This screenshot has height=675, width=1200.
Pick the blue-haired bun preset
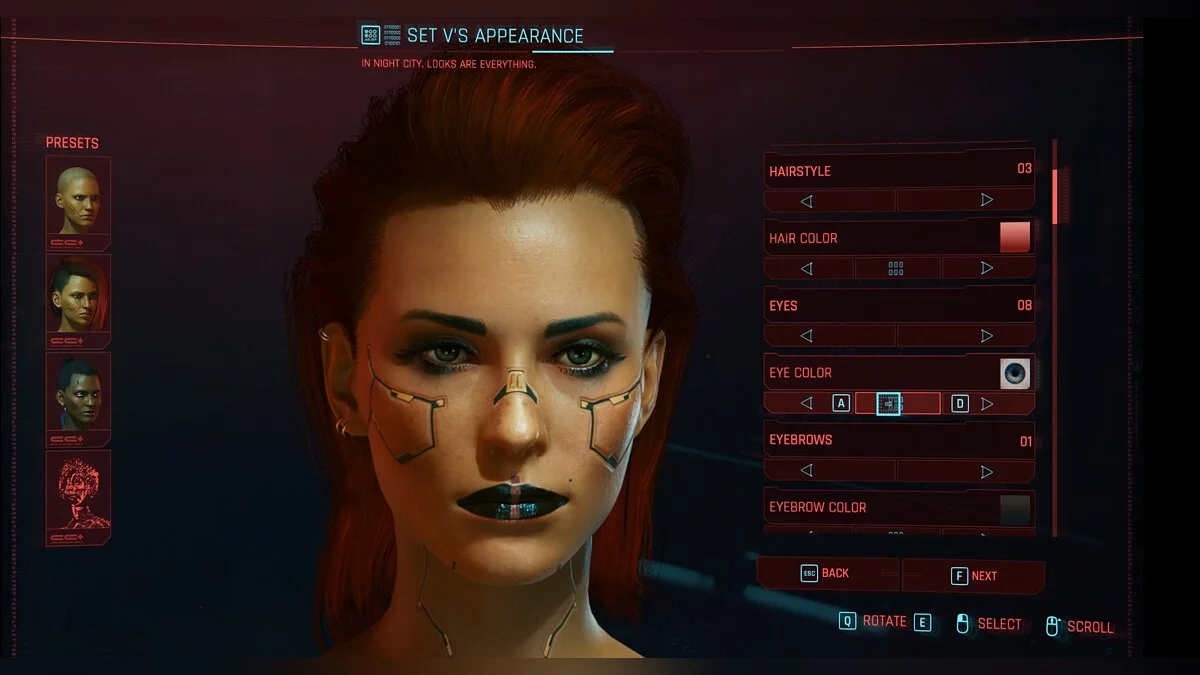[x=78, y=394]
